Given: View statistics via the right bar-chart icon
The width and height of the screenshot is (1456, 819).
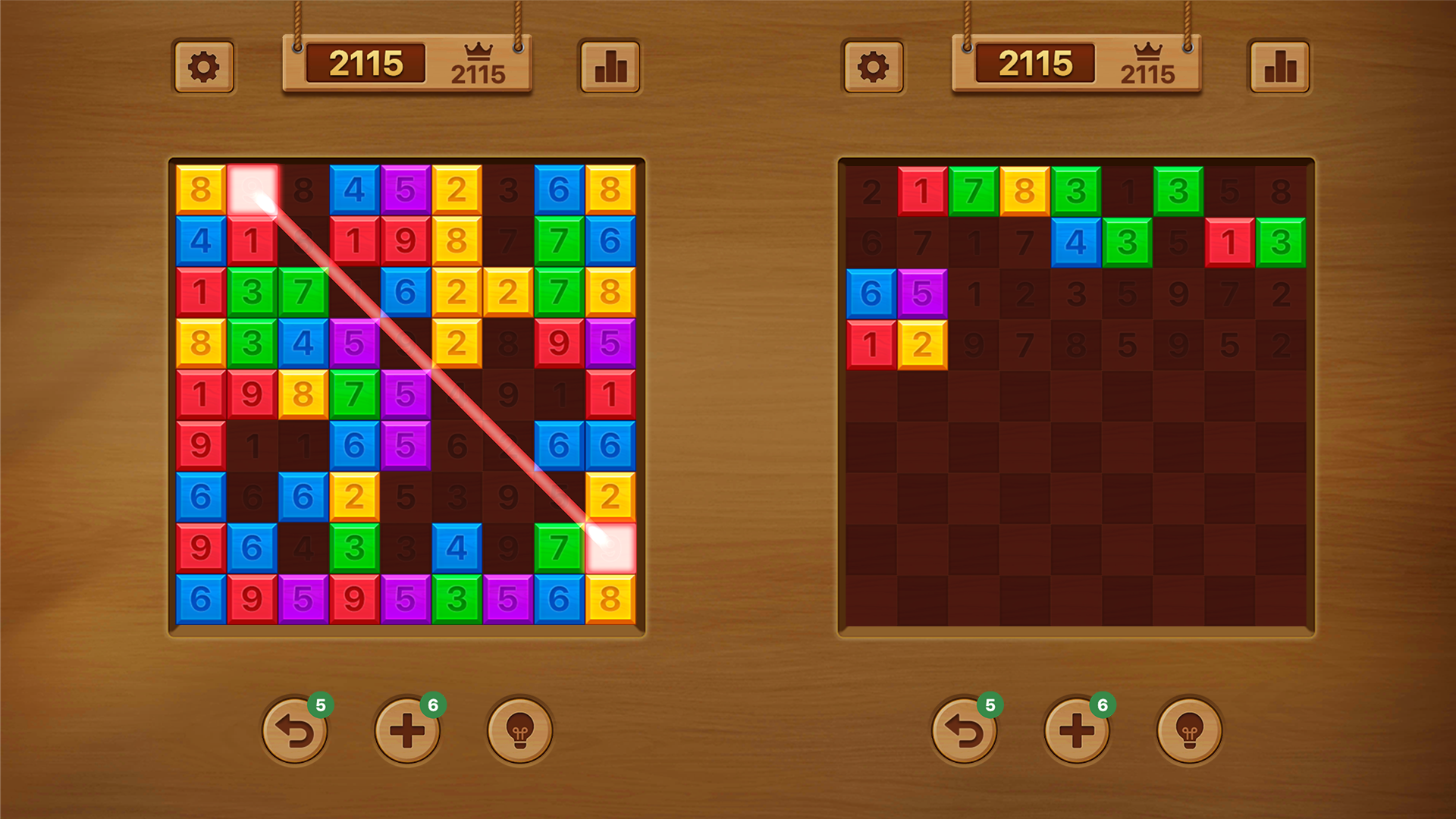Looking at the screenshot, I should click(x=1280, y=67).
